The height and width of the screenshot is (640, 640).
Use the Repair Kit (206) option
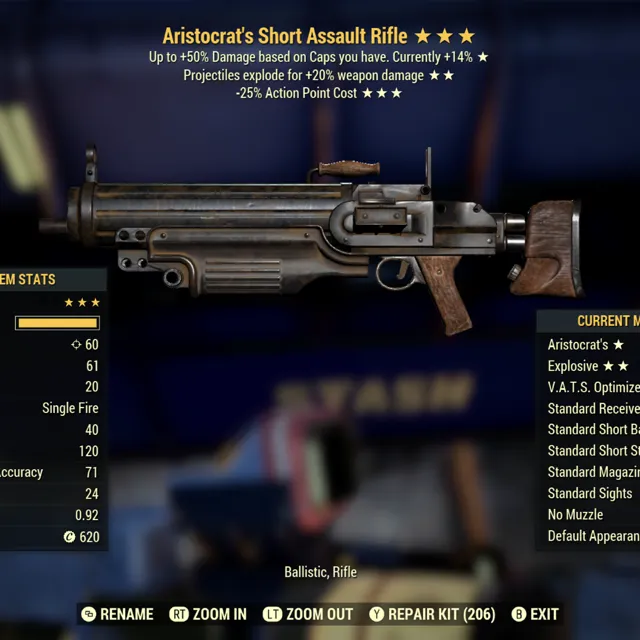tap(432, 614)
